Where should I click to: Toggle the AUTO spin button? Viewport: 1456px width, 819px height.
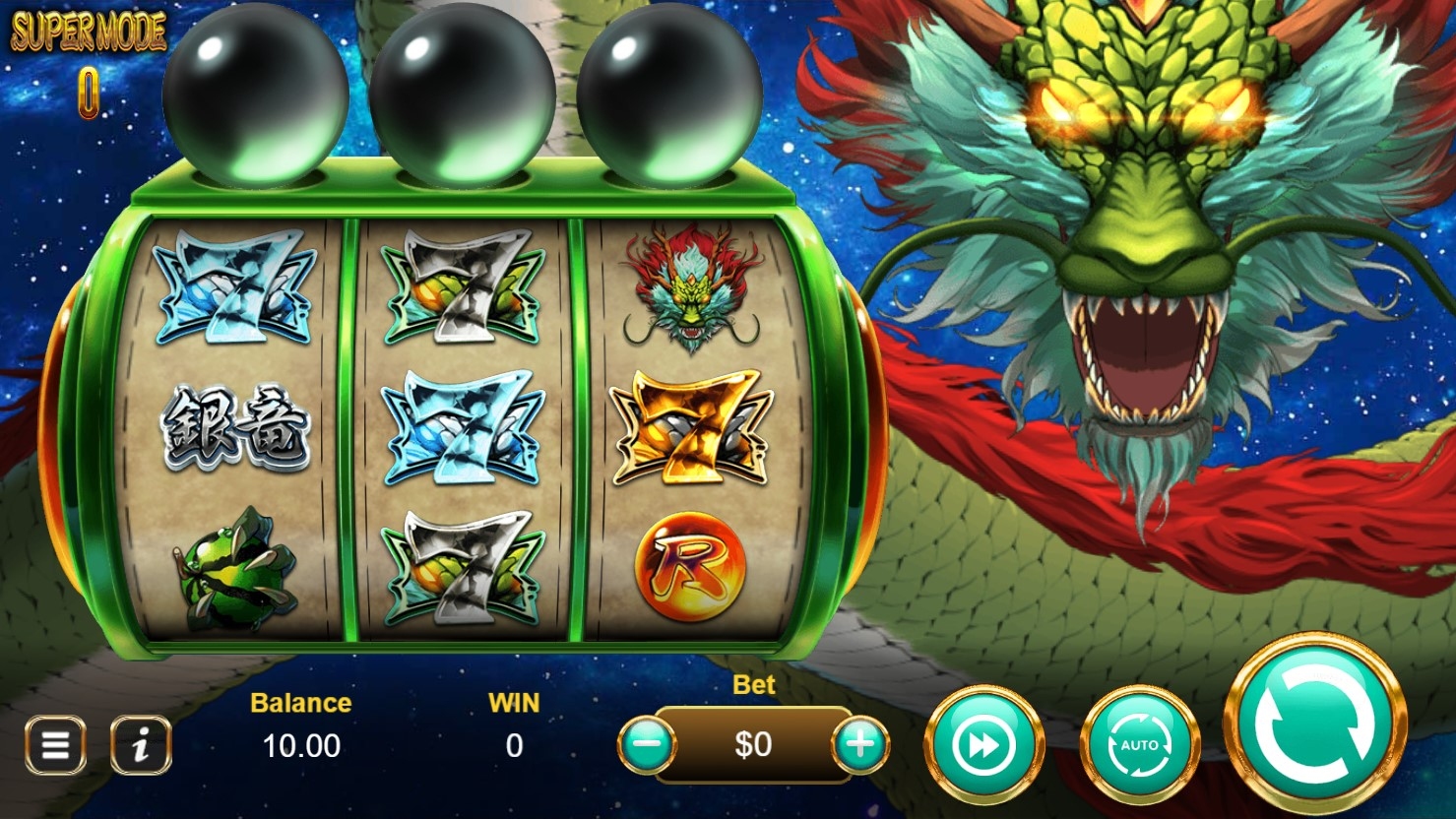[x=1139, y=745]
